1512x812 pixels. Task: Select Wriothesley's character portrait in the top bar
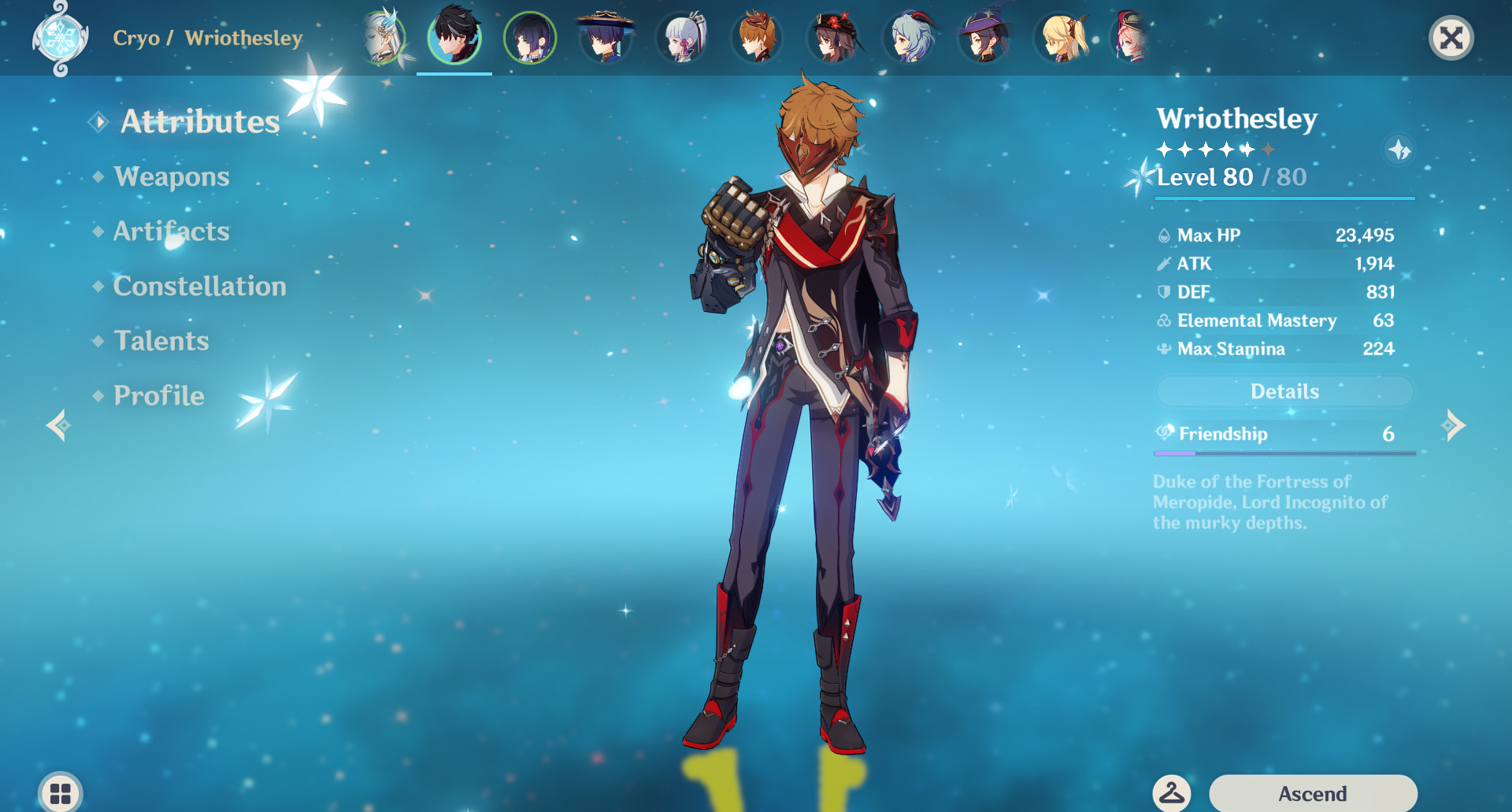tap(454, 37)
